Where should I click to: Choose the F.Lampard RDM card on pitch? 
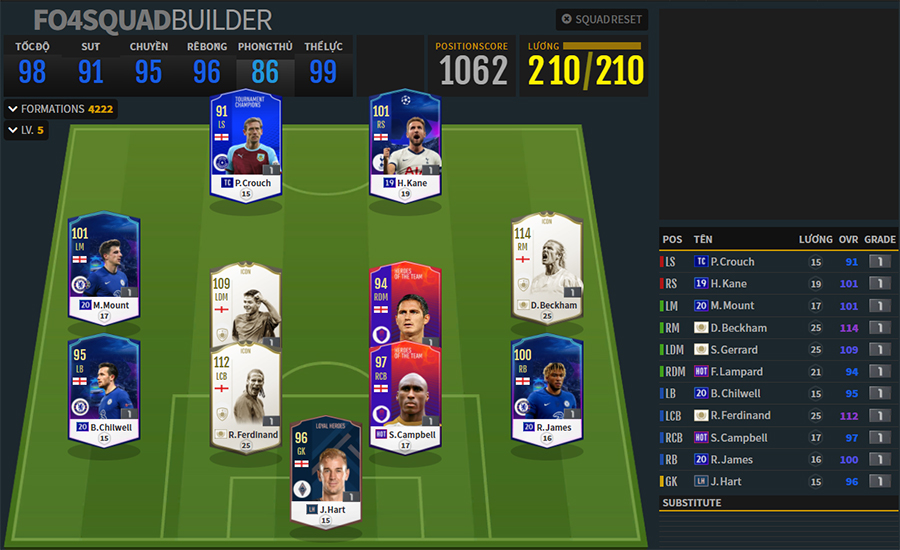[x=405, y=305]
